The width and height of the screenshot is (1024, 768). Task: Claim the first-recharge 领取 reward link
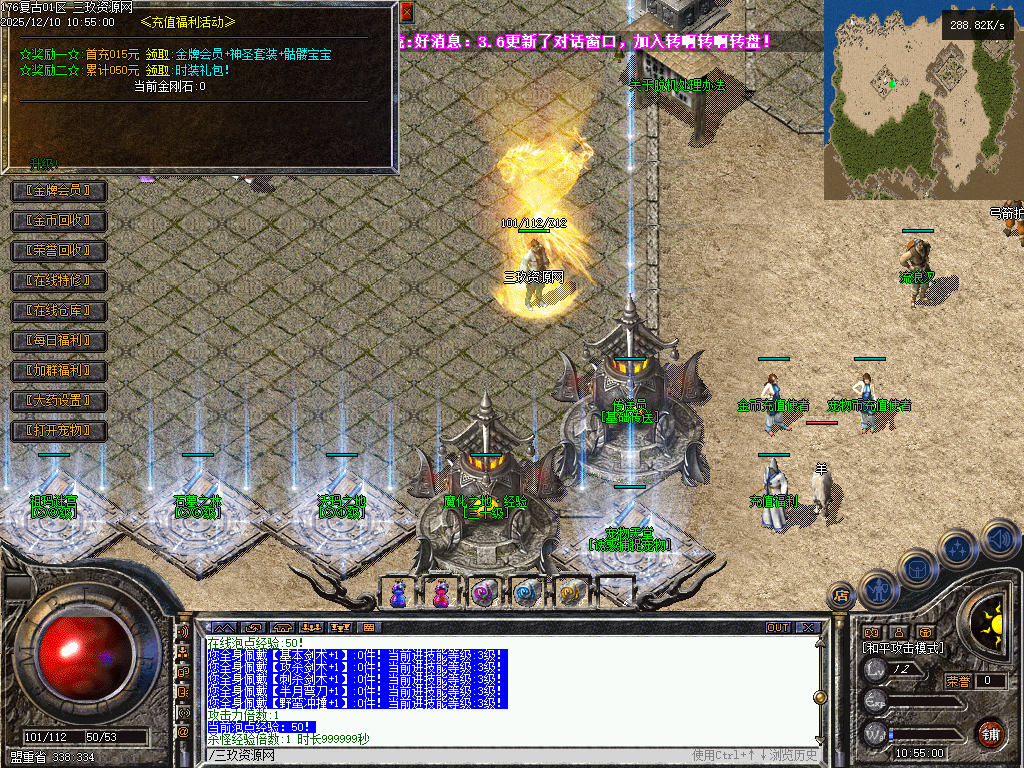[x=157, y=54]
